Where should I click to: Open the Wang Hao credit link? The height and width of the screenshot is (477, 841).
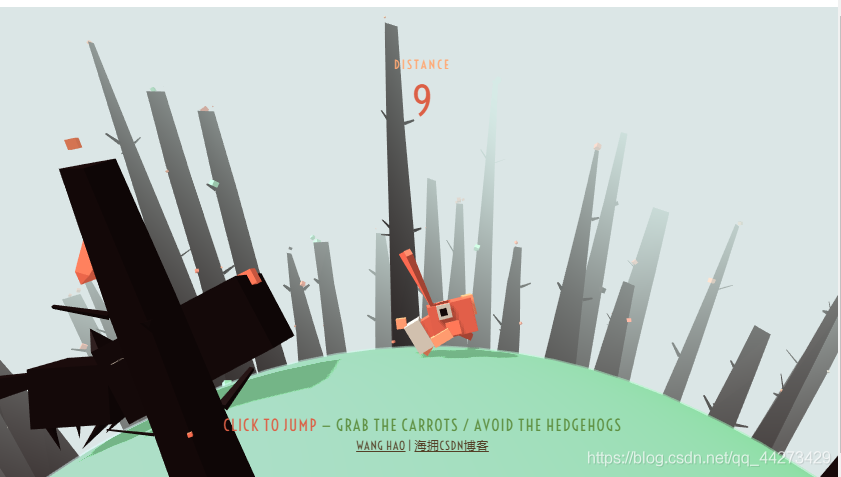pos(380,446)
